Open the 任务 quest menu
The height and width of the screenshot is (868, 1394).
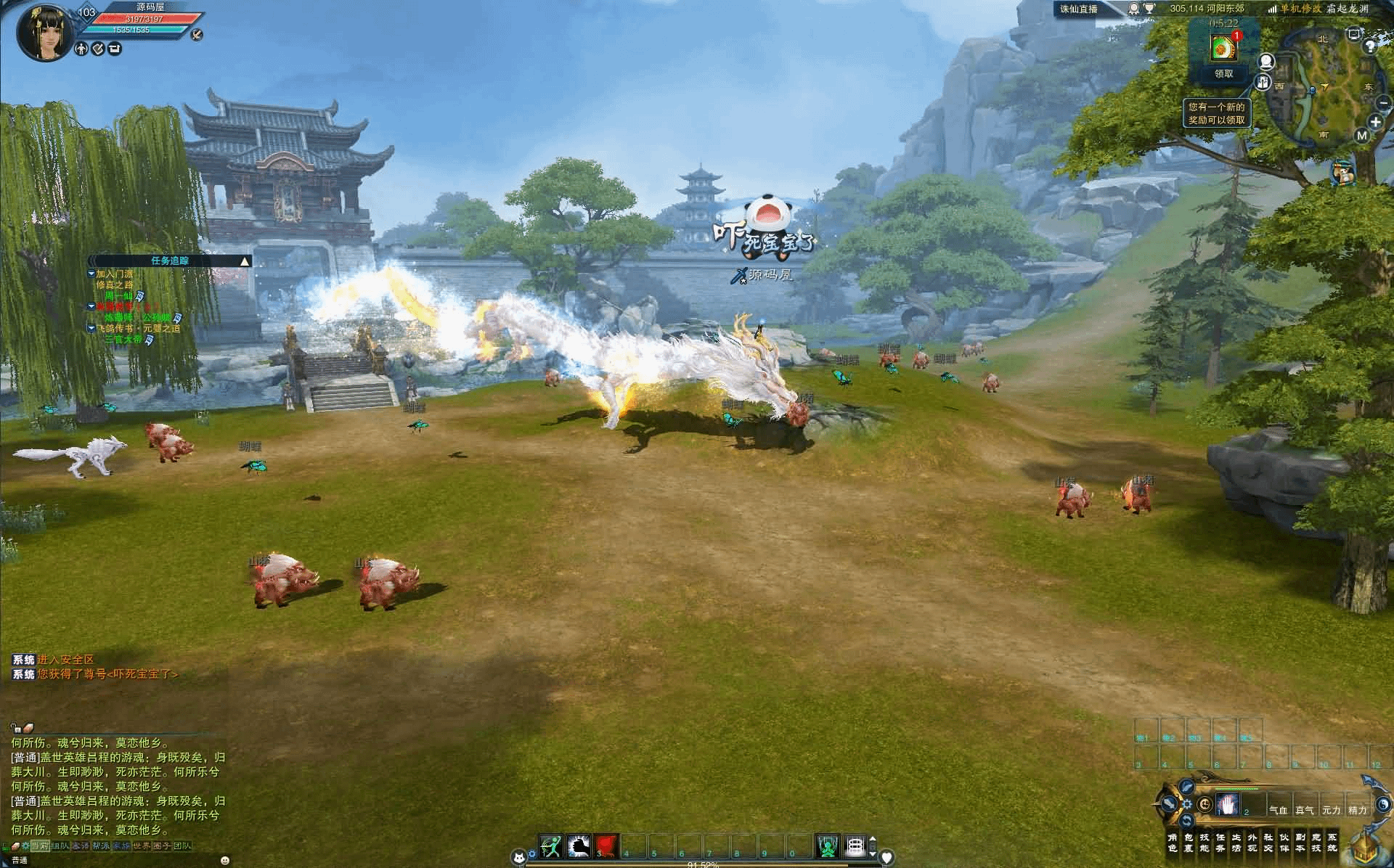click(x=1220, y=843)
